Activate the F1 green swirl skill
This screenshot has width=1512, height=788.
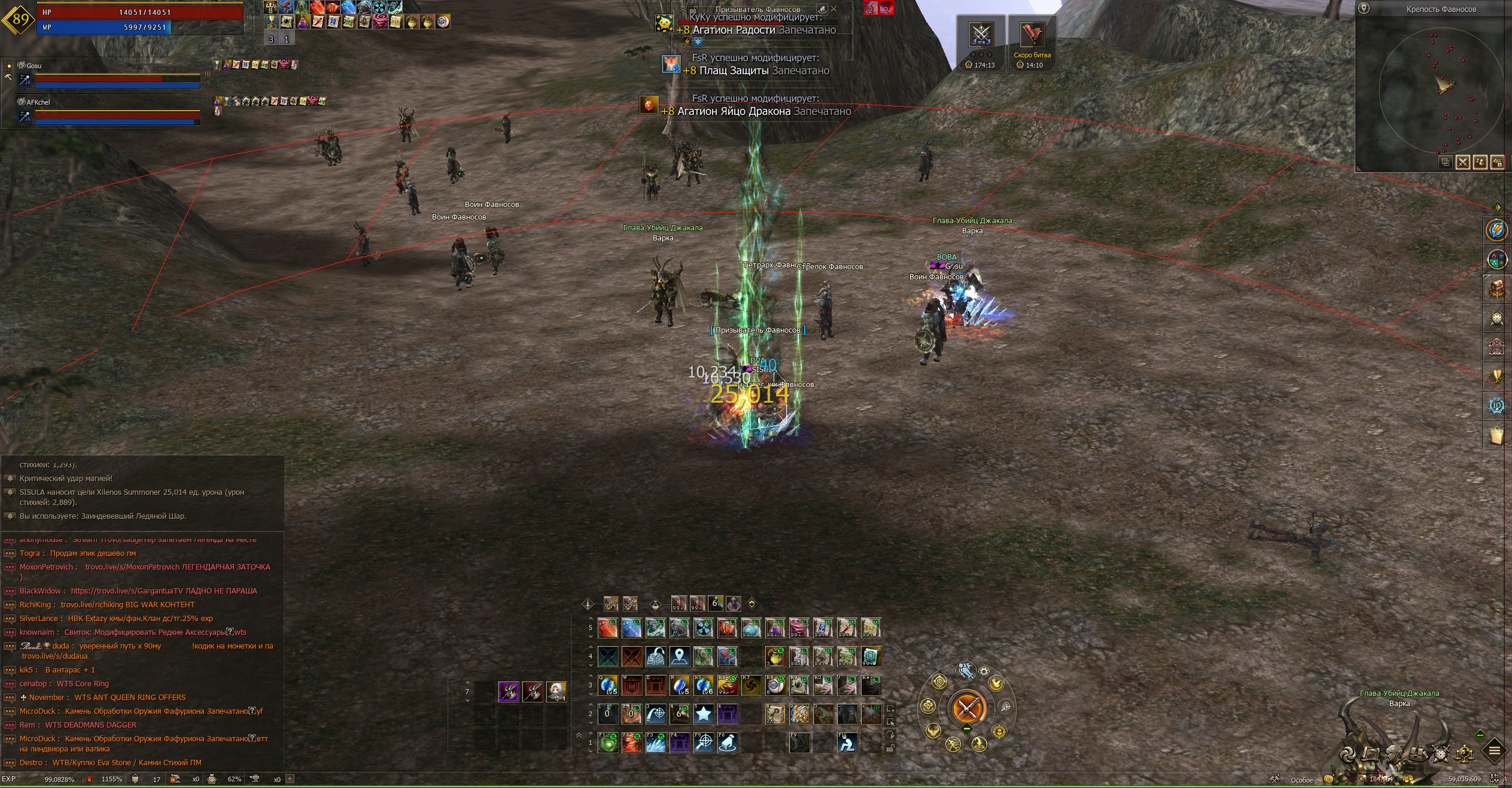coord(608,743)
